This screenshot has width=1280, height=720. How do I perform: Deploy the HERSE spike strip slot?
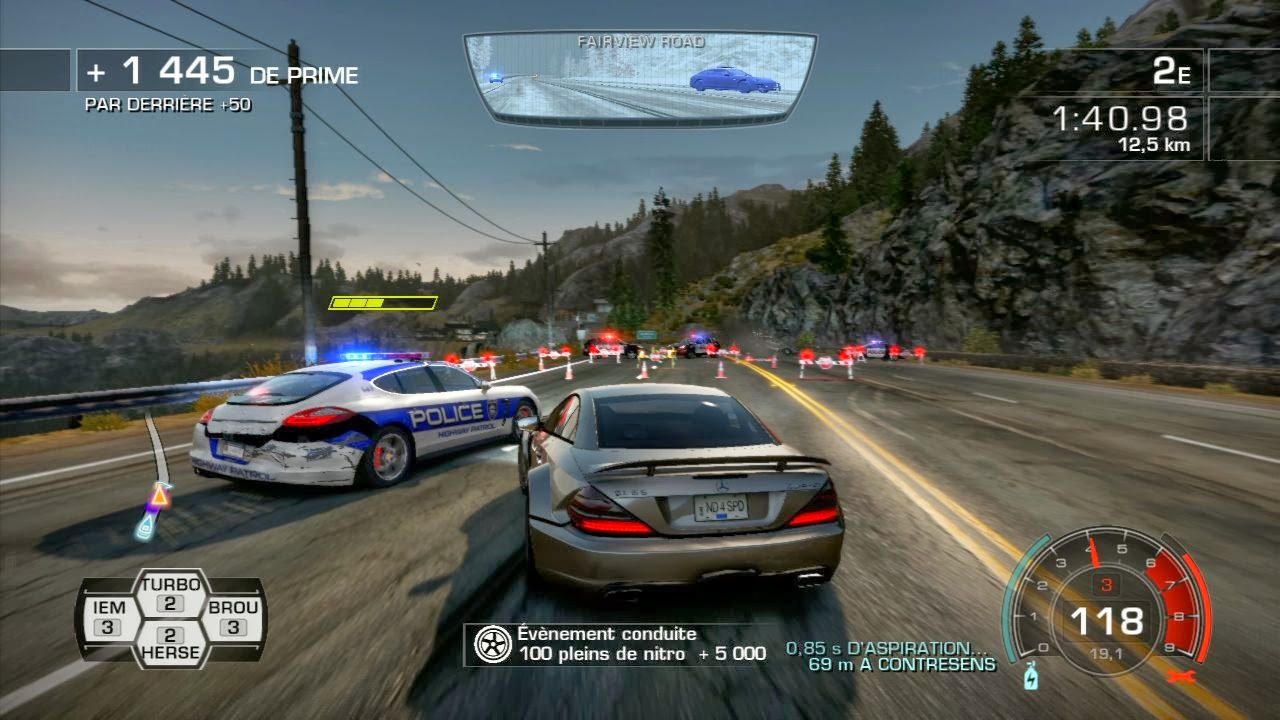click(x=170, y=643)
